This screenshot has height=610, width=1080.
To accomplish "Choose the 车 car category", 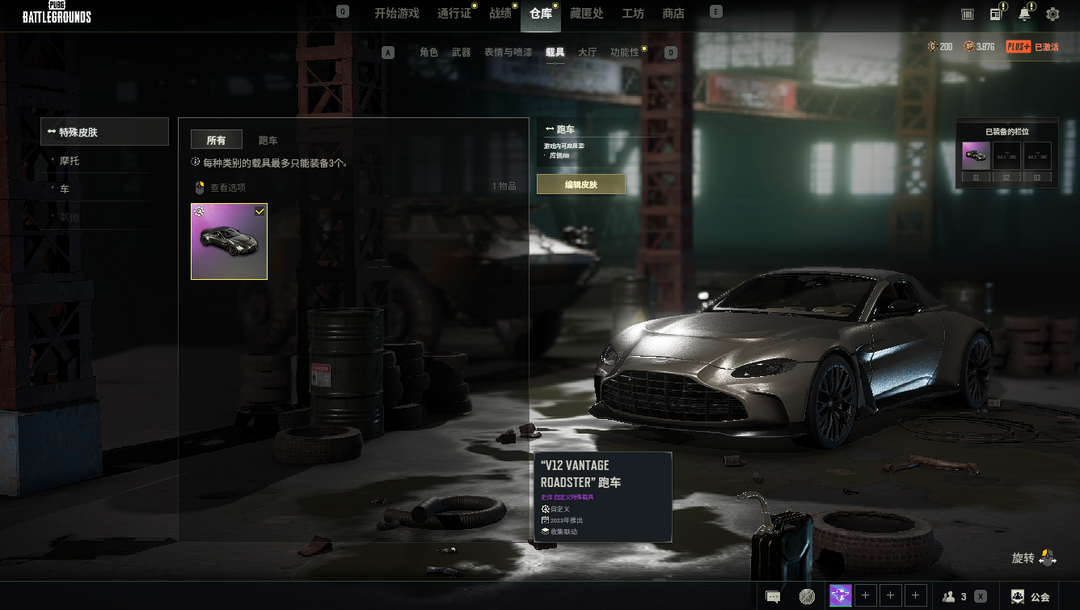I will click(65, 188).
